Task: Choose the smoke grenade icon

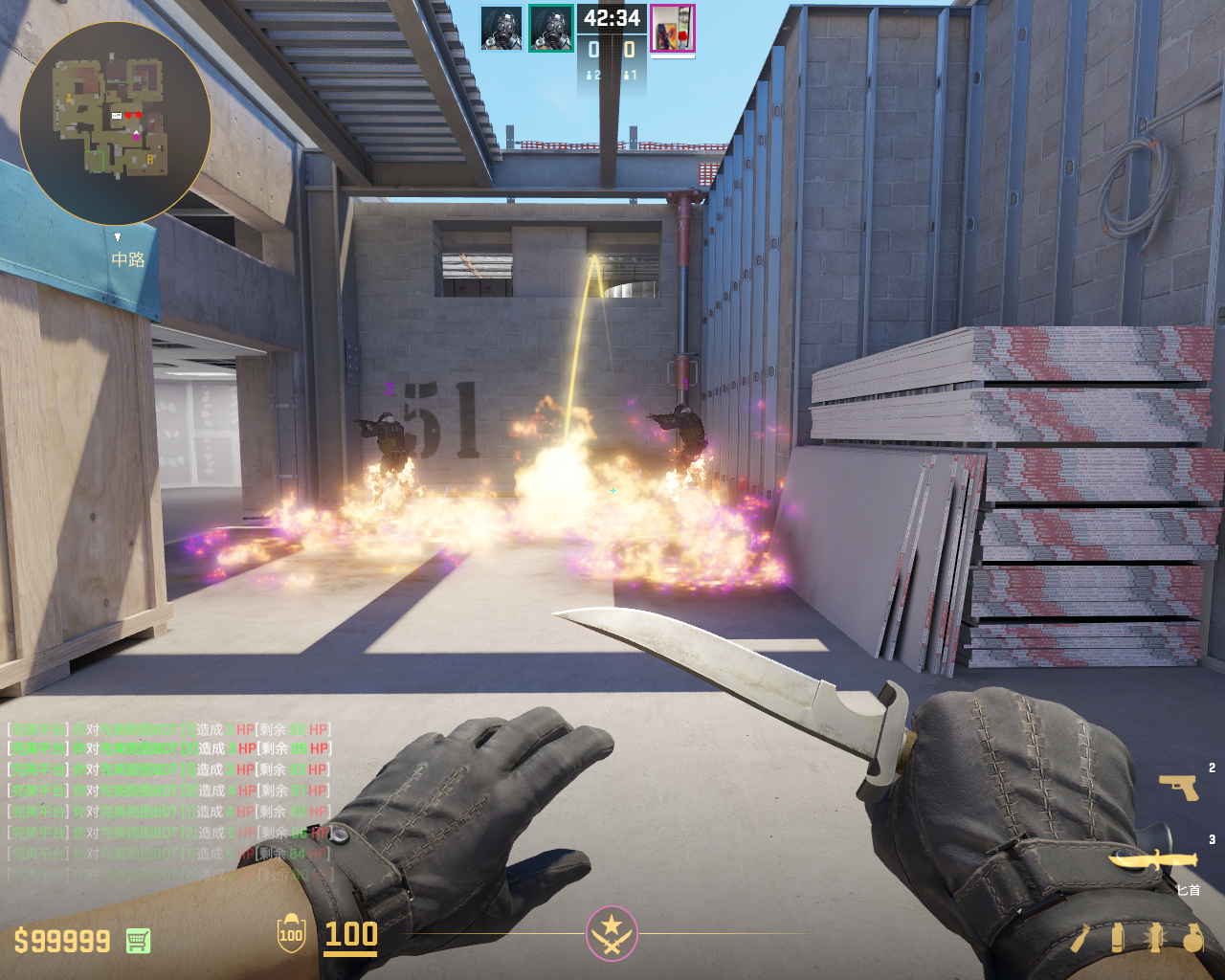Action: click(1117, 939)
